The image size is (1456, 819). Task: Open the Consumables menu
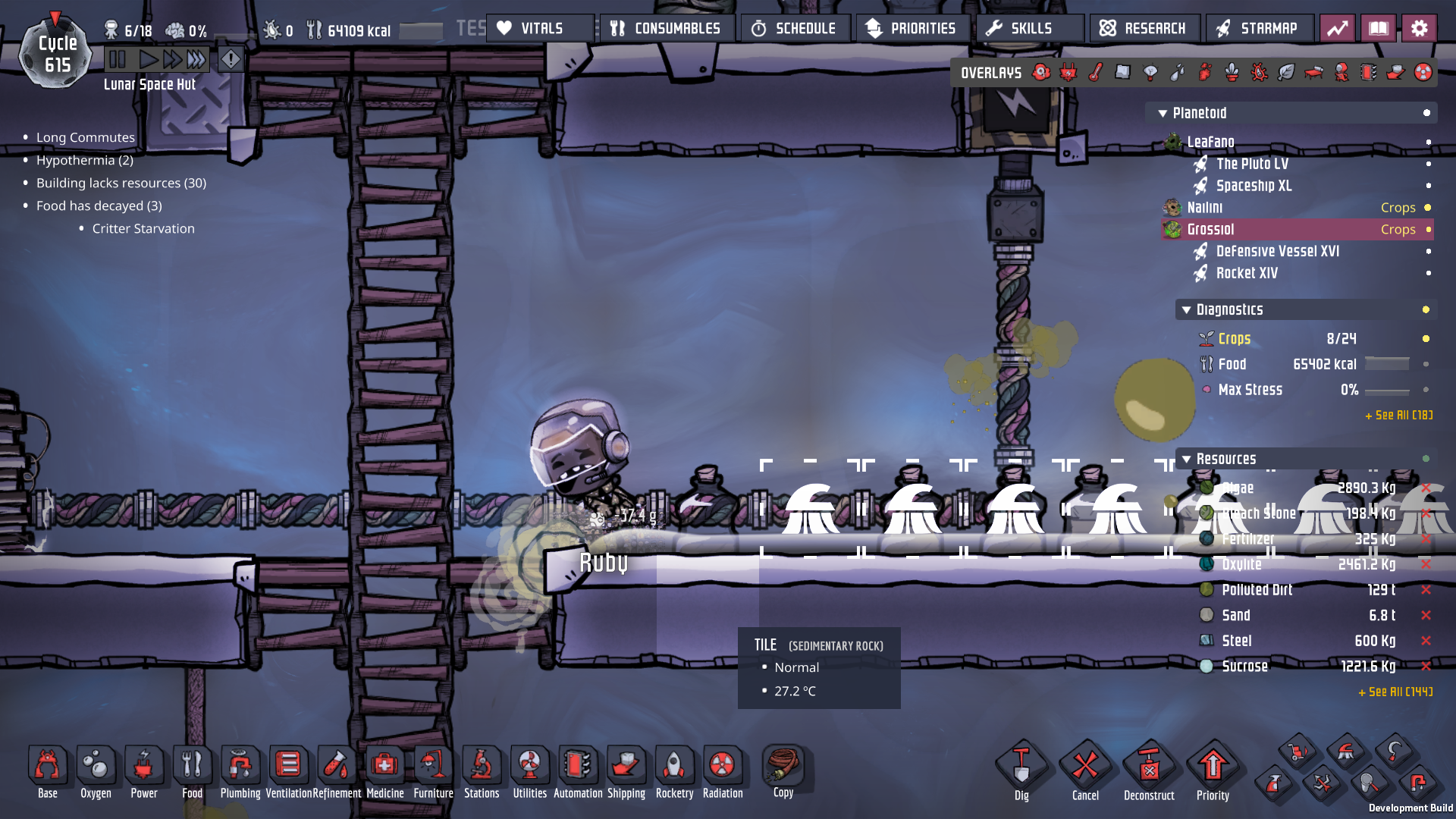coord(667,29)
